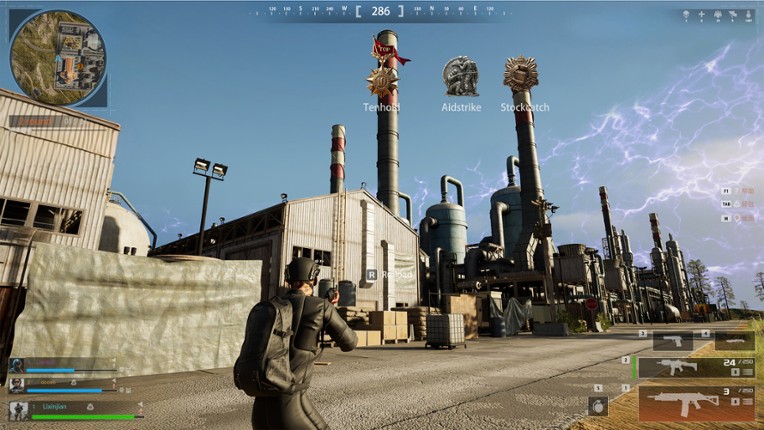Click the parachute icon in the top status bar

(x=685, y=15)
